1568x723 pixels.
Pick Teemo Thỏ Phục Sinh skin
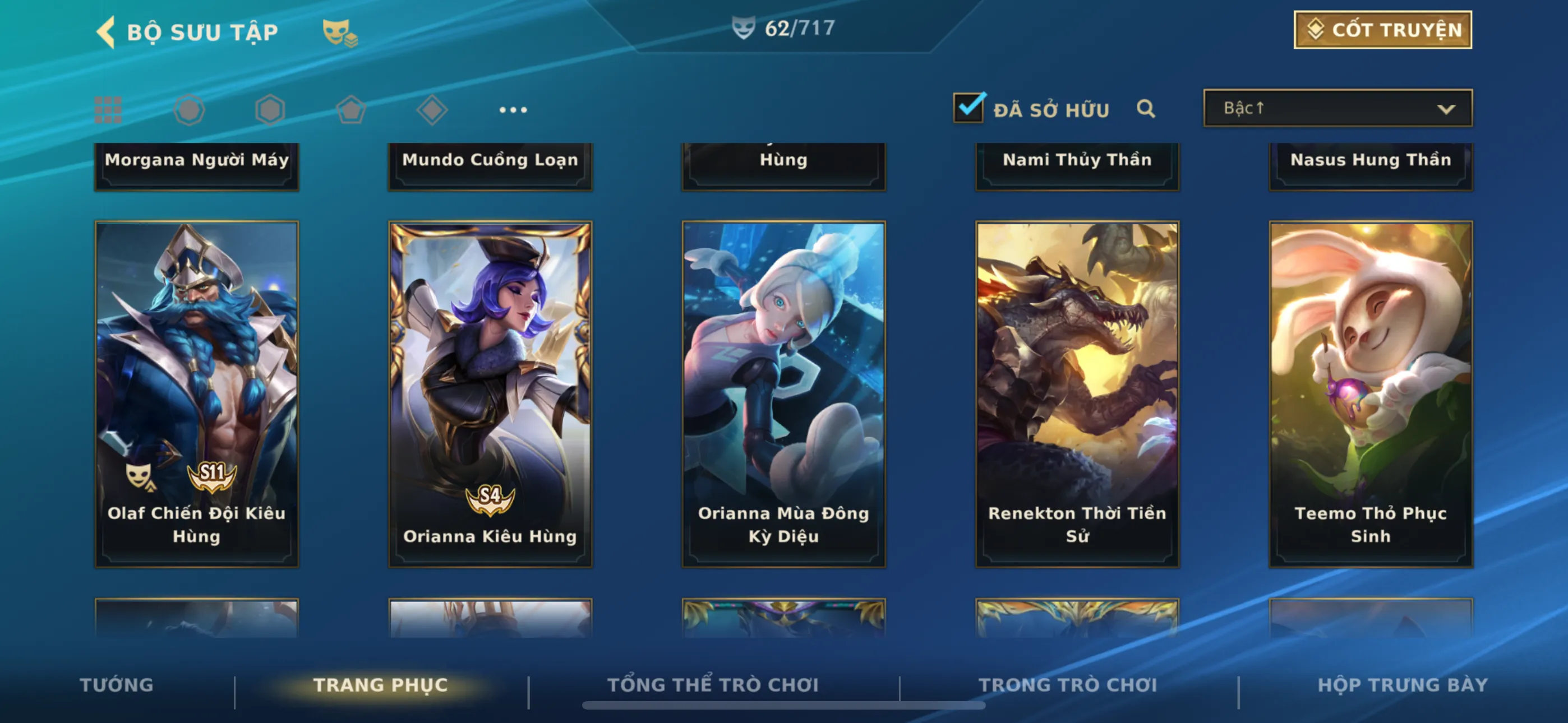tap(1370, 393)
